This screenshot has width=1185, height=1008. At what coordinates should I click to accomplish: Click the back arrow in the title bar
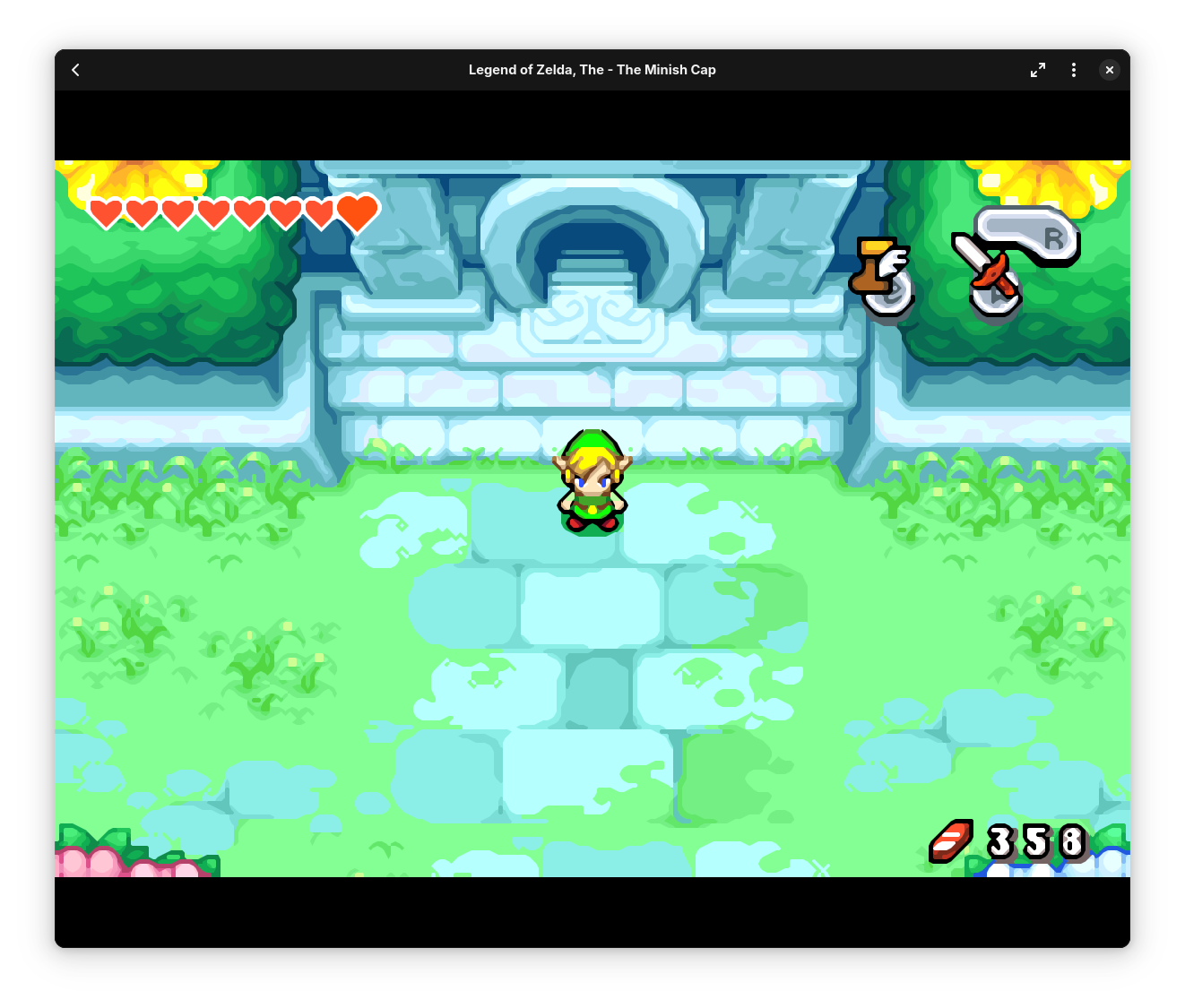coord(75,69)
